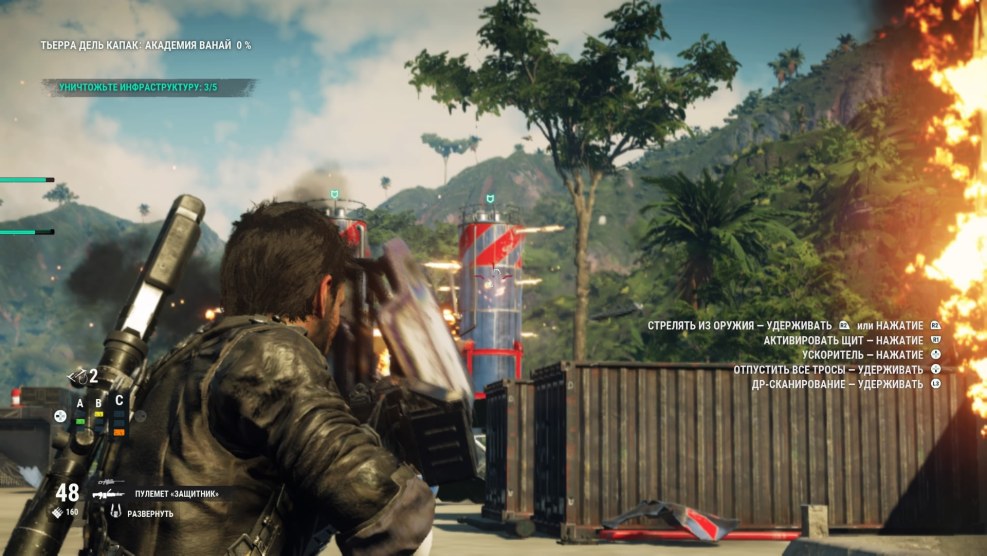Activate the Развернуть secondary fire icon
This screenshot has width=987, height=556.
point(116,513)
